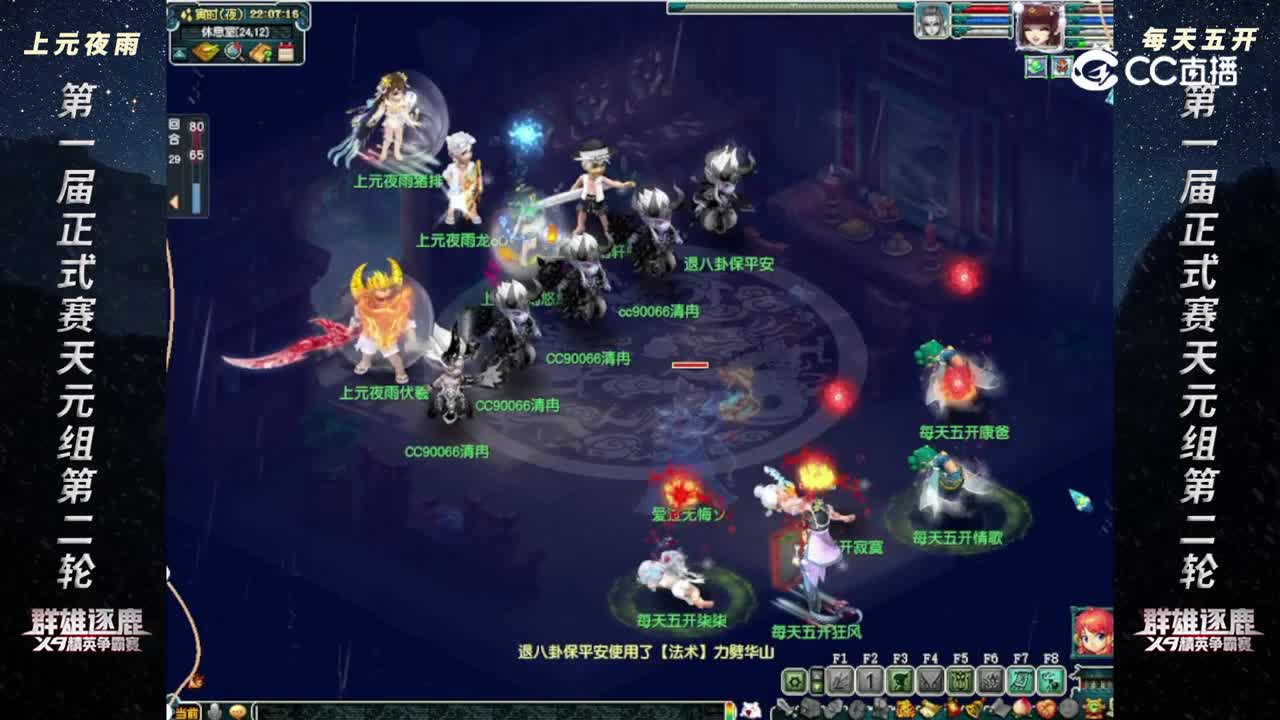Open the magnifier map-search icon in the scene panel
The height and width of the screenshot is (720, 1280).
tap(232, 51)
